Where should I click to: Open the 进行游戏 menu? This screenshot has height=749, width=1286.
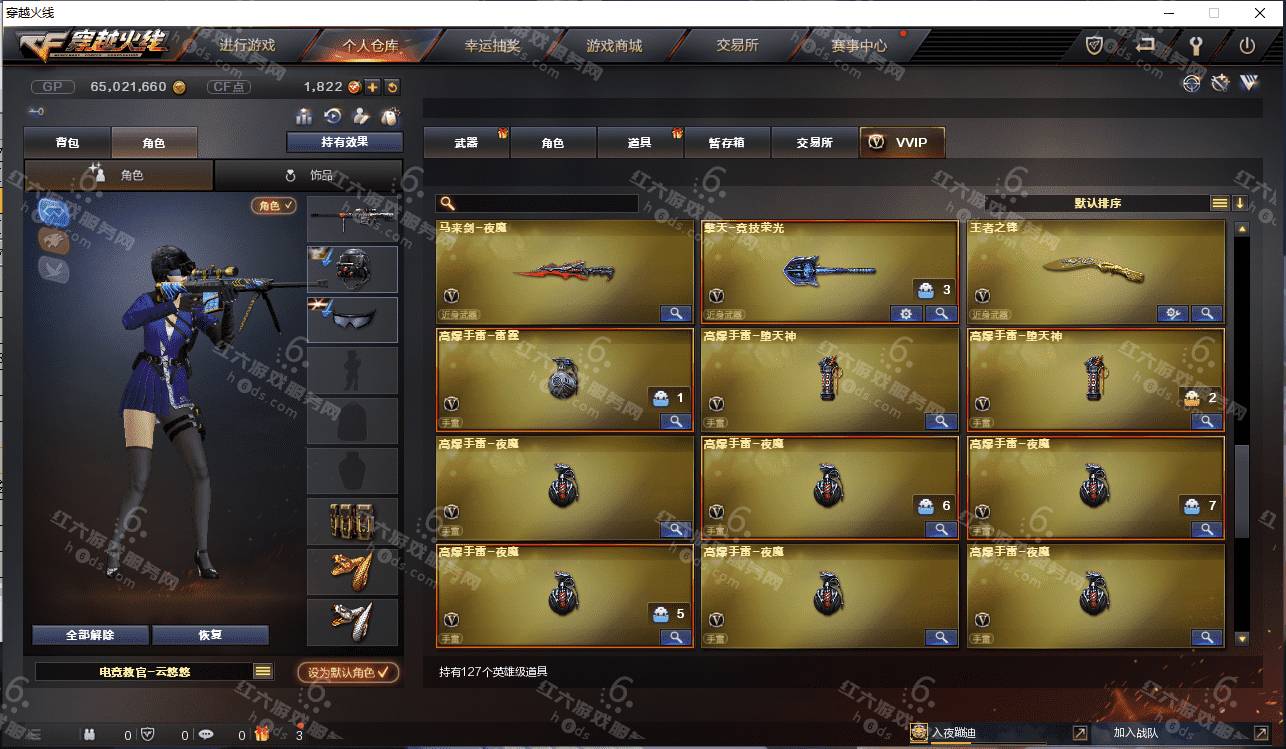tap(246, 46)
